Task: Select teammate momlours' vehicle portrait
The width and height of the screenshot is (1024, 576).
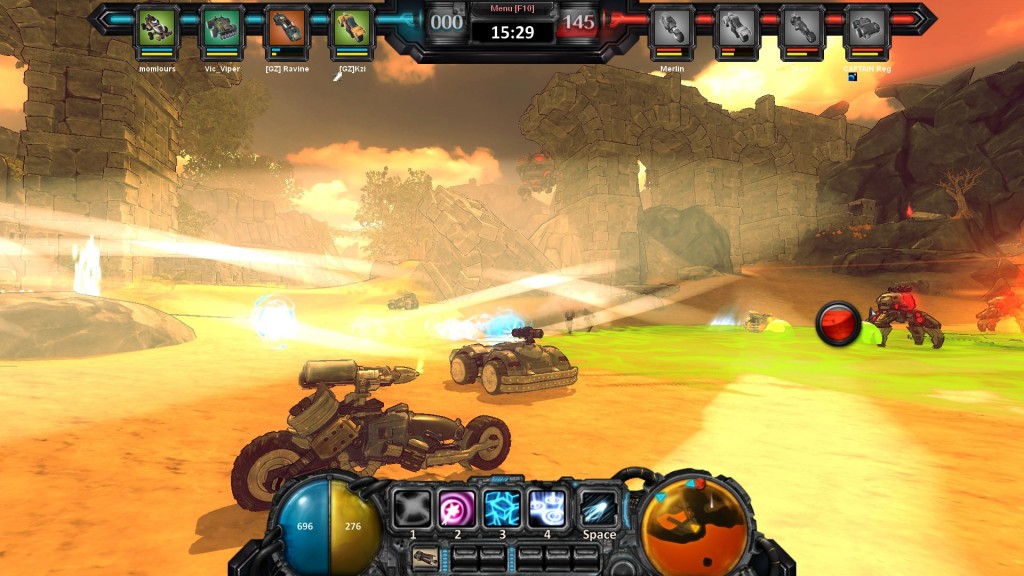Action: 157,27
